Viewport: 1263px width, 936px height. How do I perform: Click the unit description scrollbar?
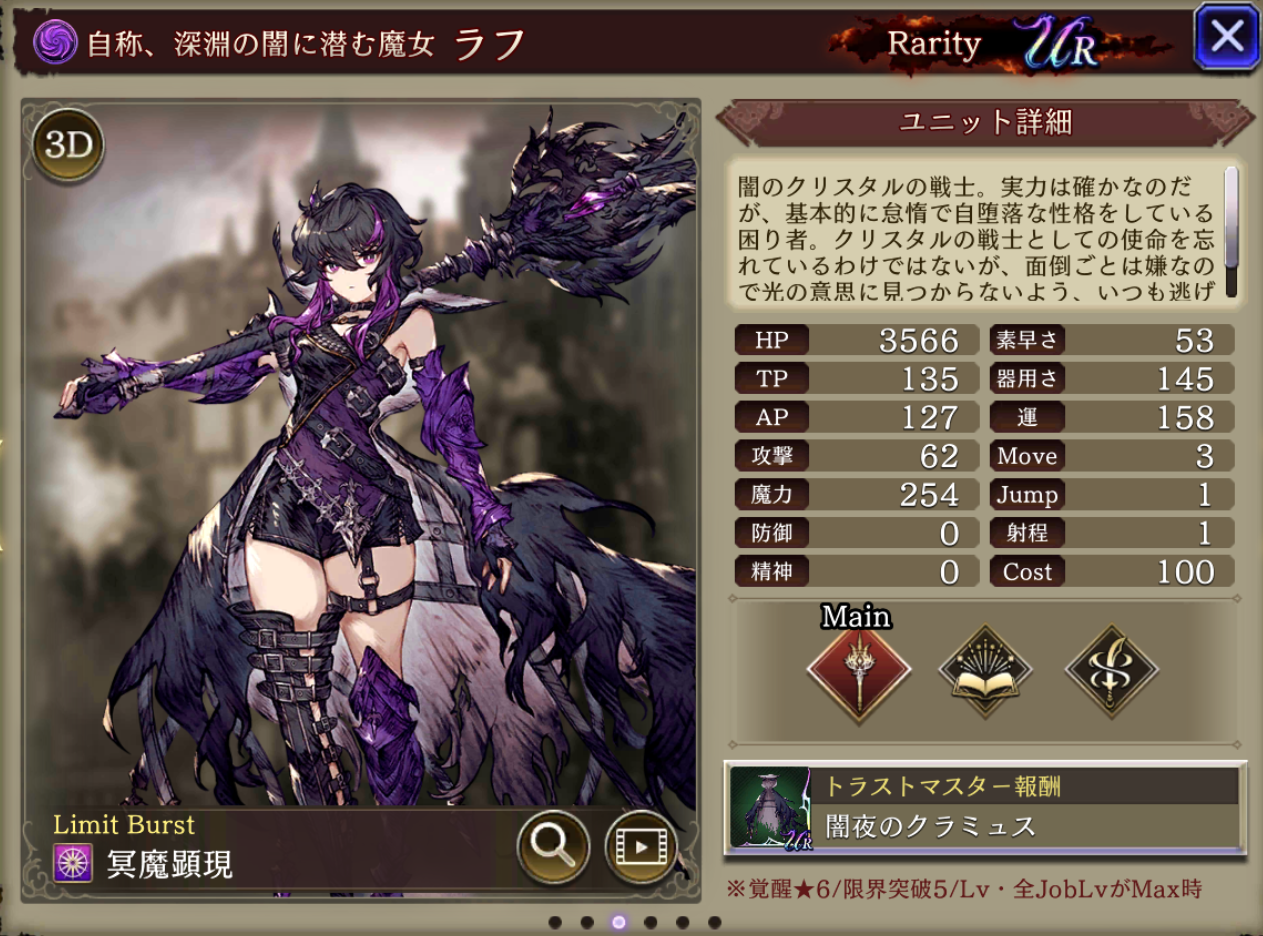(x=1231, y=232)
